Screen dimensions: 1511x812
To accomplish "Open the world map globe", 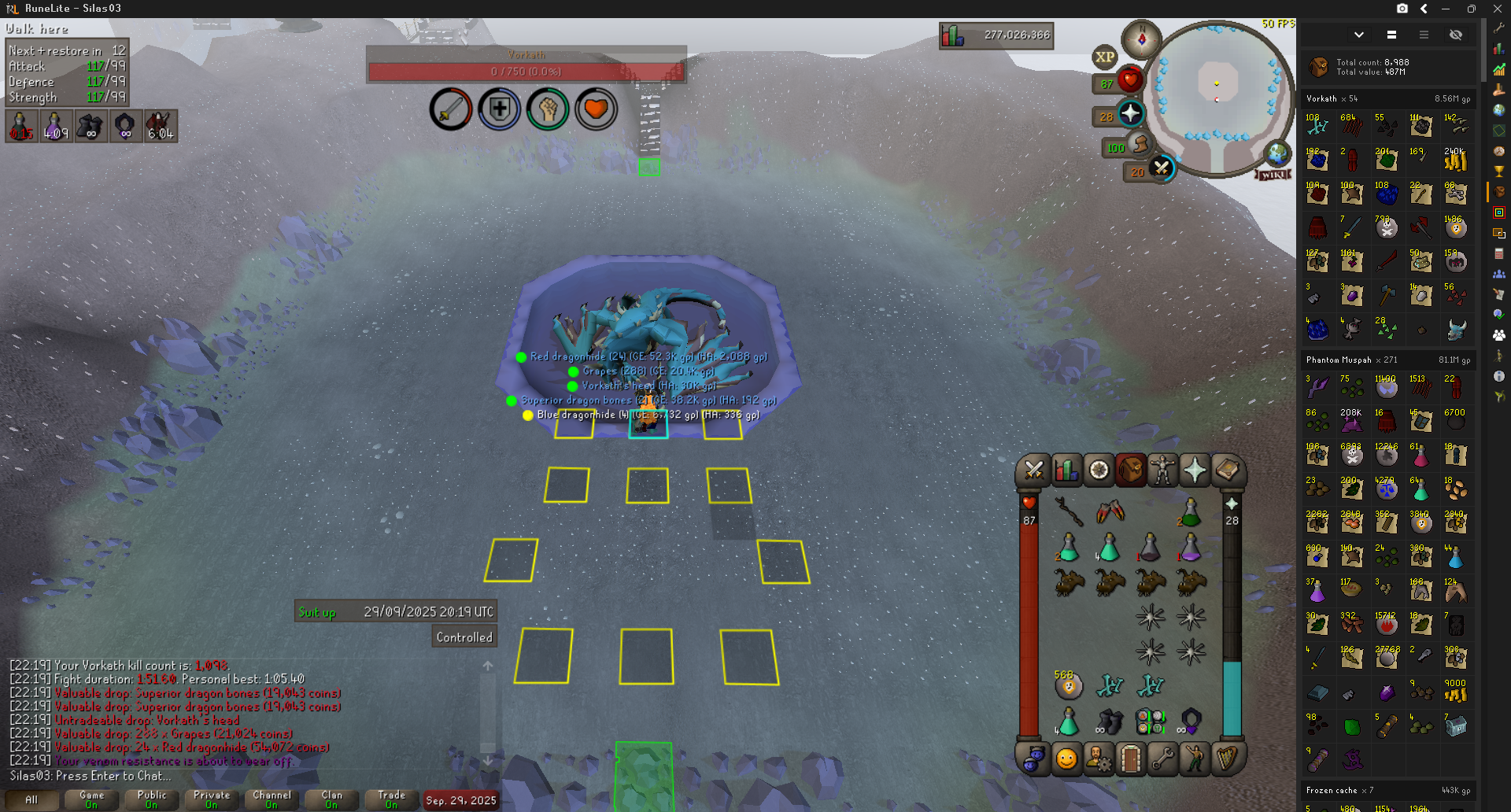I will pyautogui.click(x=1276, y=153).
